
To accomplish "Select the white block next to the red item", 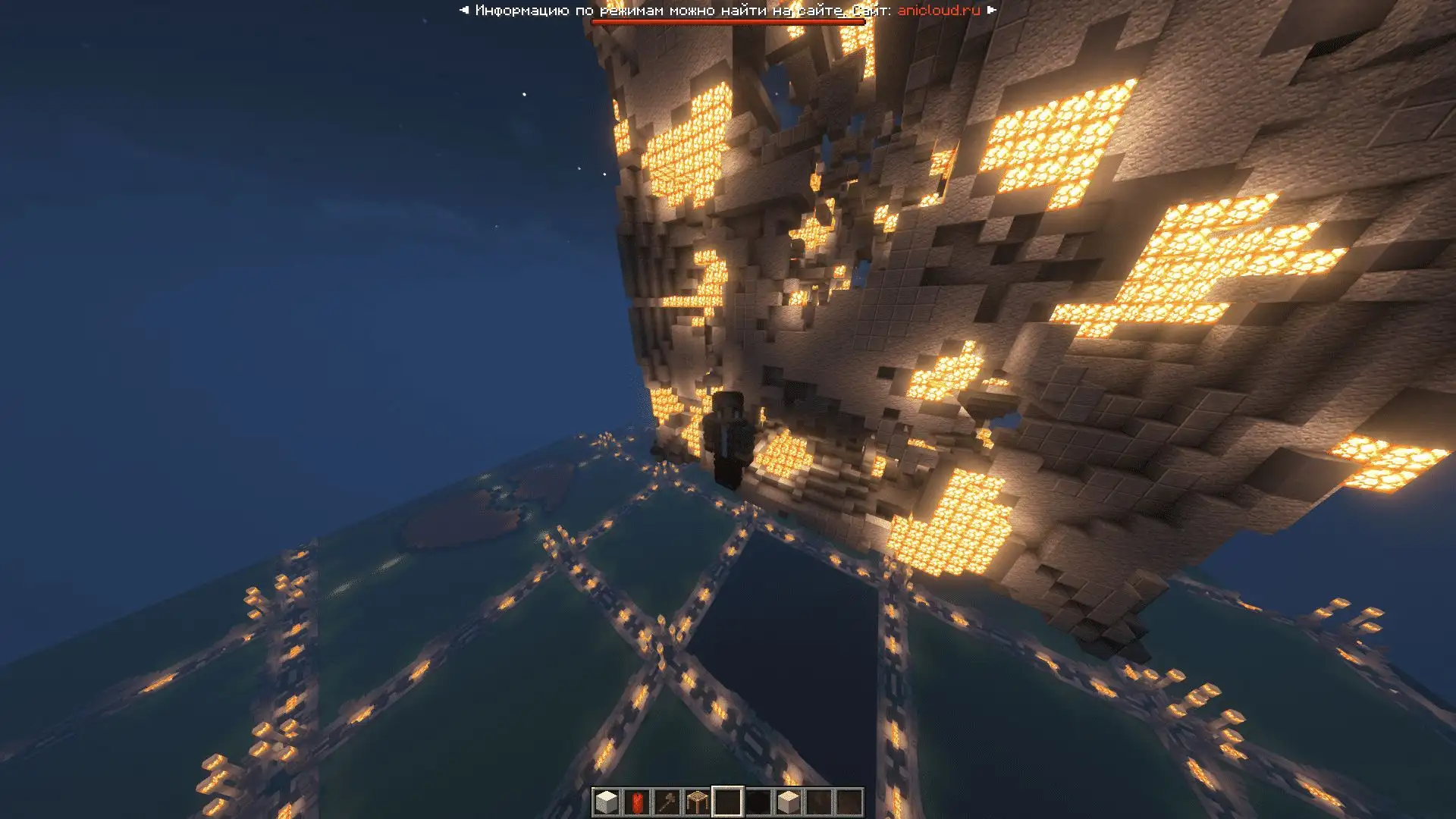I will pyautogui.click(x=606, y=802).
